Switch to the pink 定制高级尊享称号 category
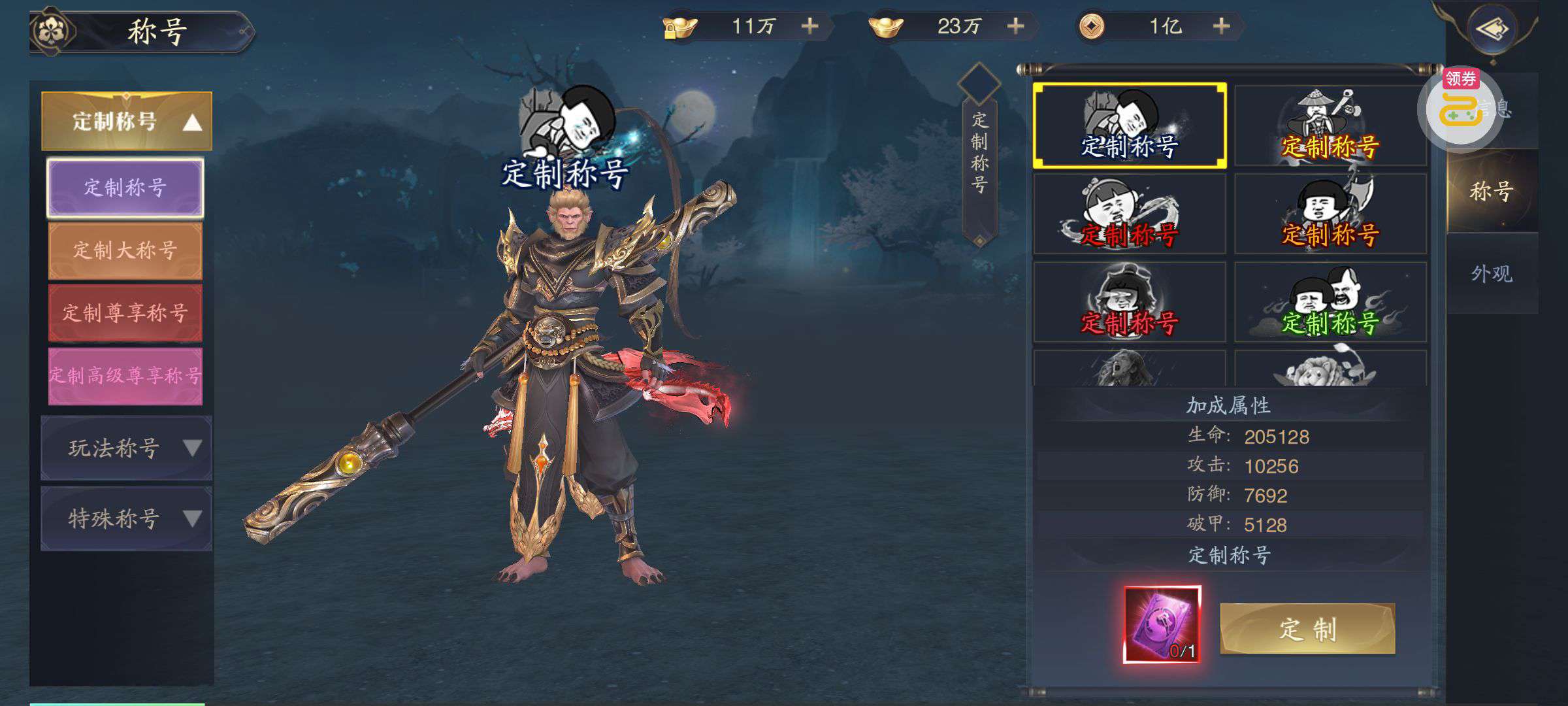The width and height of the screenshot is (1568, 706). pyautogui.click(x=125, y=375)
